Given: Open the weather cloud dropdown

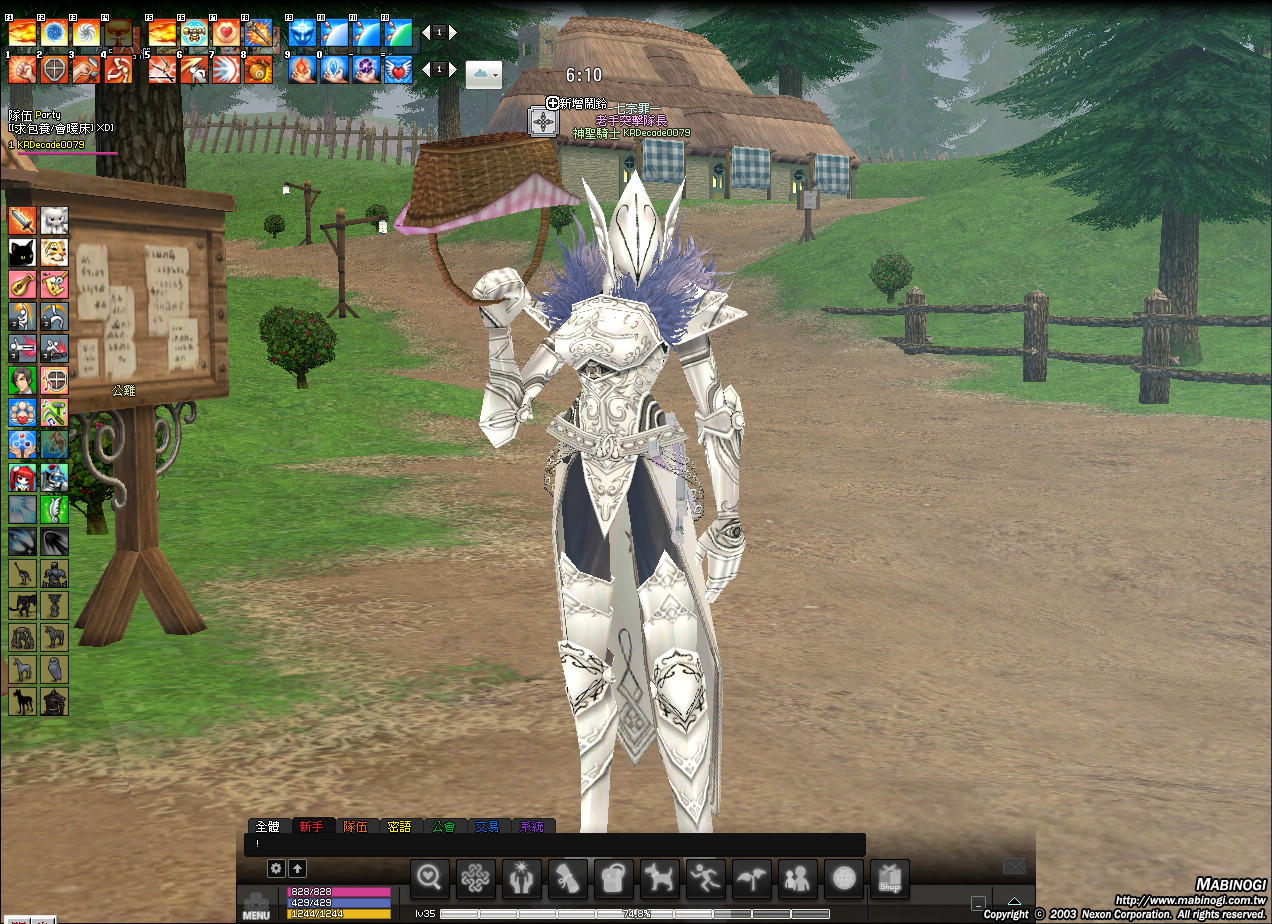Looking at the screenshot, I should point(483,74).
